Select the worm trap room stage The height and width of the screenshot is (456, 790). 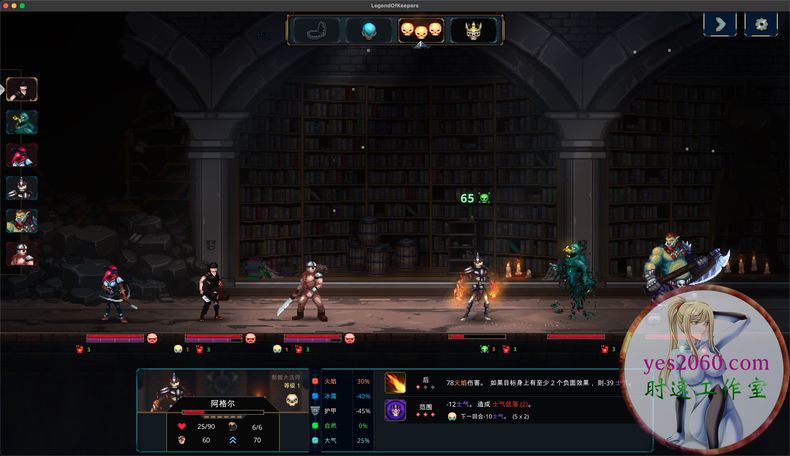316,30
